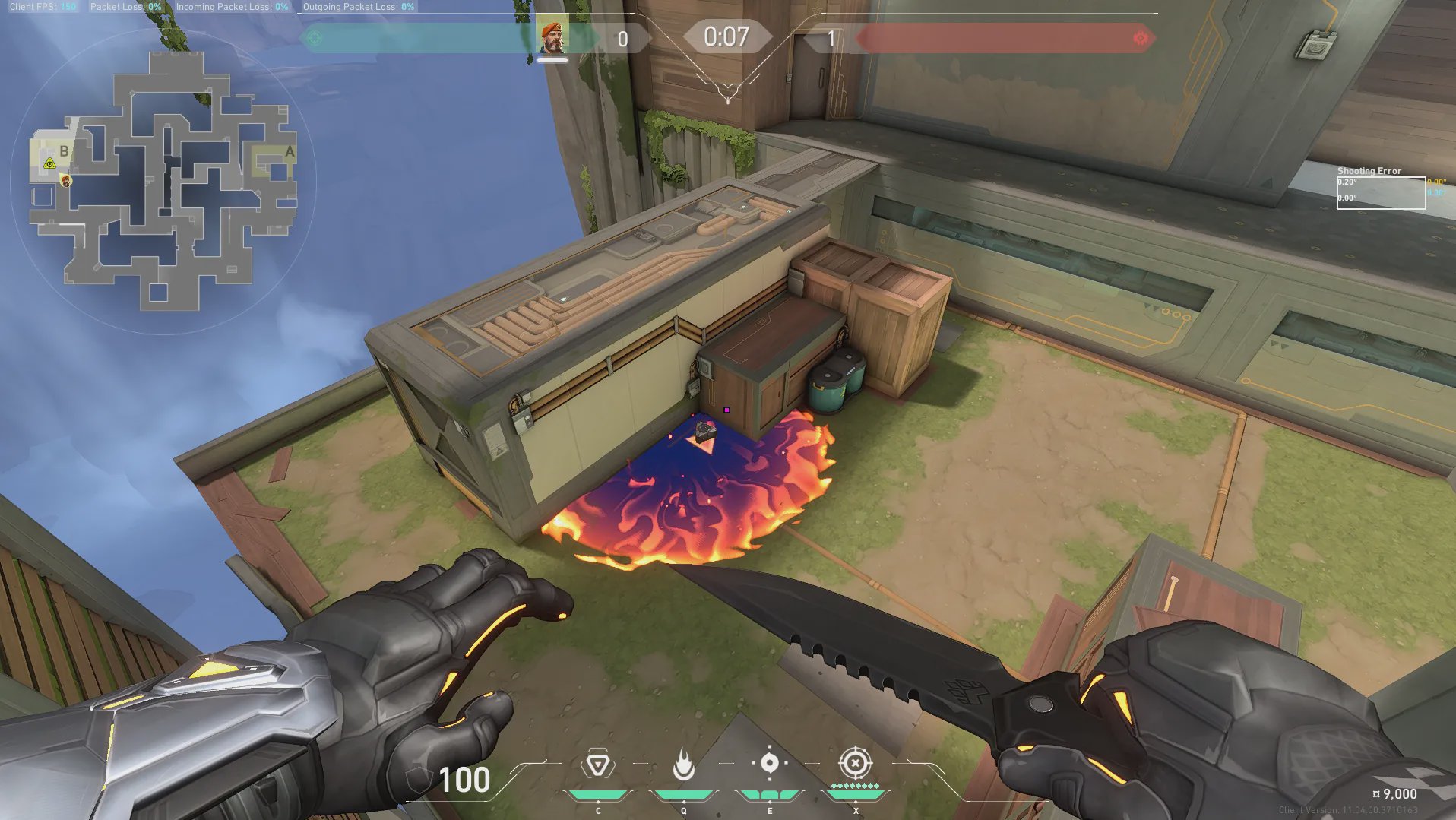Click the circular minimap
Screen dimensions: 1456x820
163,182
